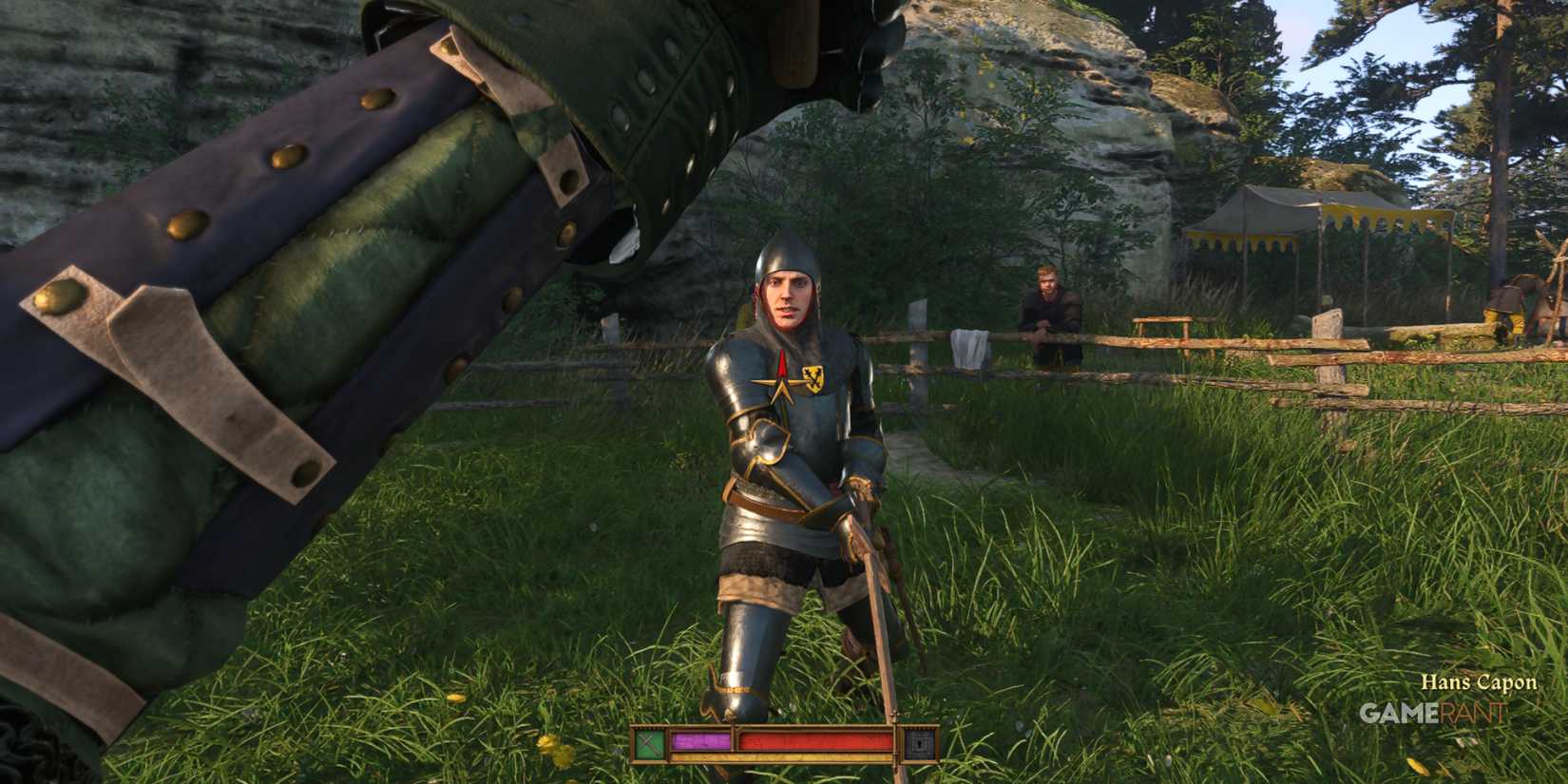Viewport: 1568px width, 784px height.
Task: Click the Hans Capon name label
Action: tap(1481, 681)
